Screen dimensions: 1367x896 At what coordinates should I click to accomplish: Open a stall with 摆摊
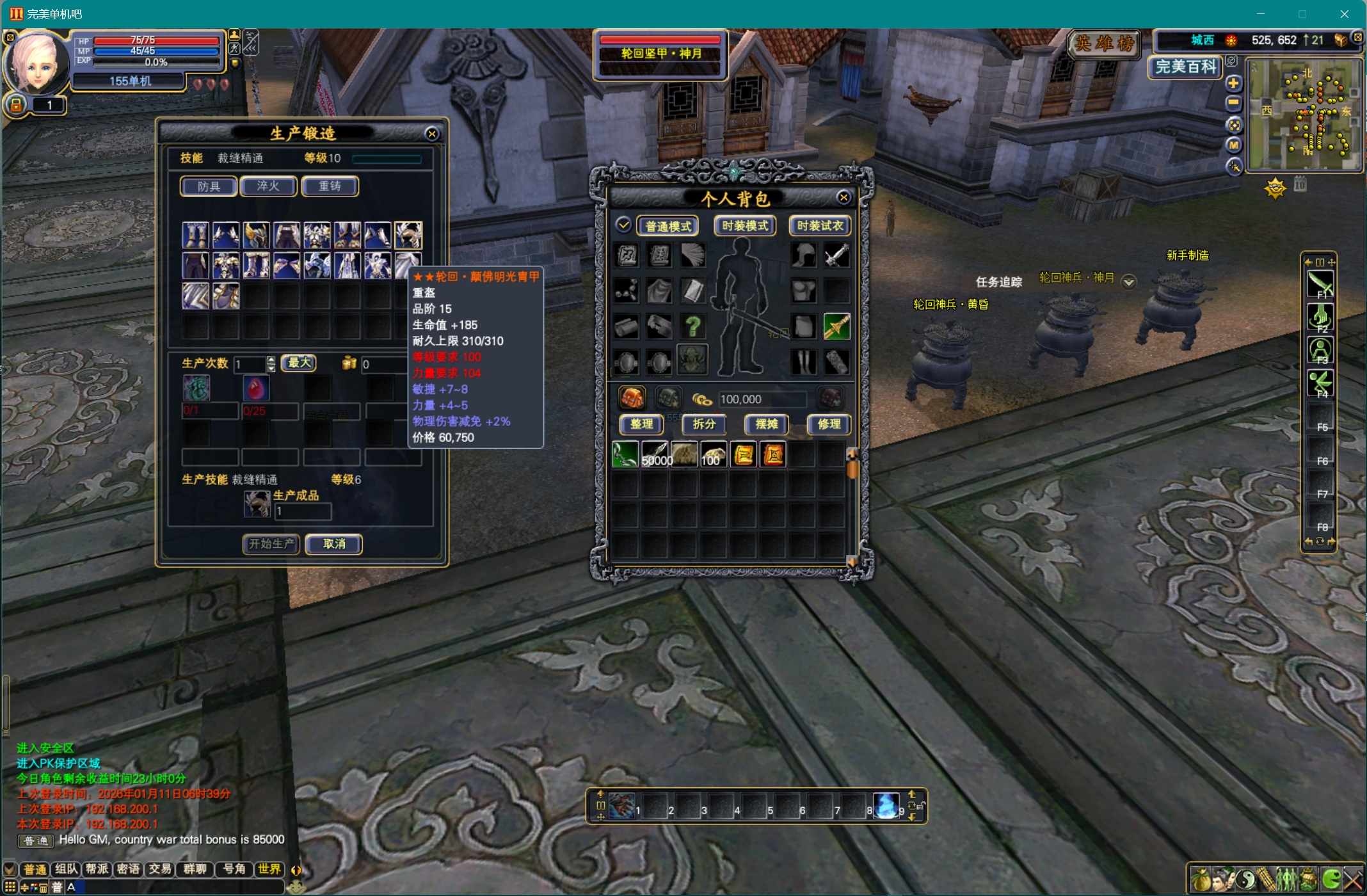[x=767, y=424]
